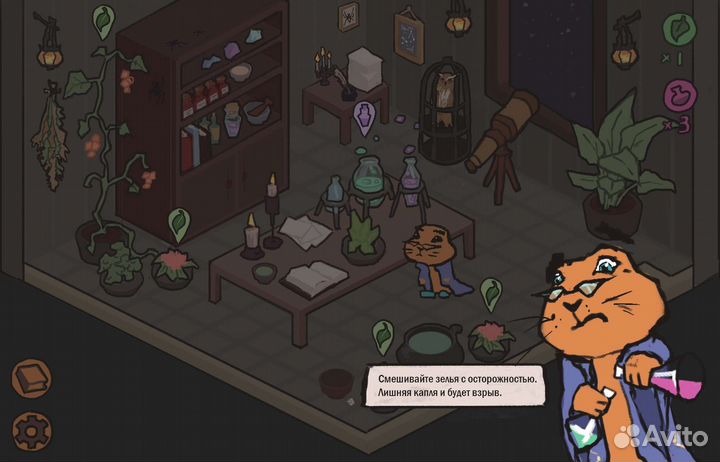Choose the leaf marker beside the cauldron
This screenshot has width=720, height=462.
pyautogui.click(x=382, y=333)
